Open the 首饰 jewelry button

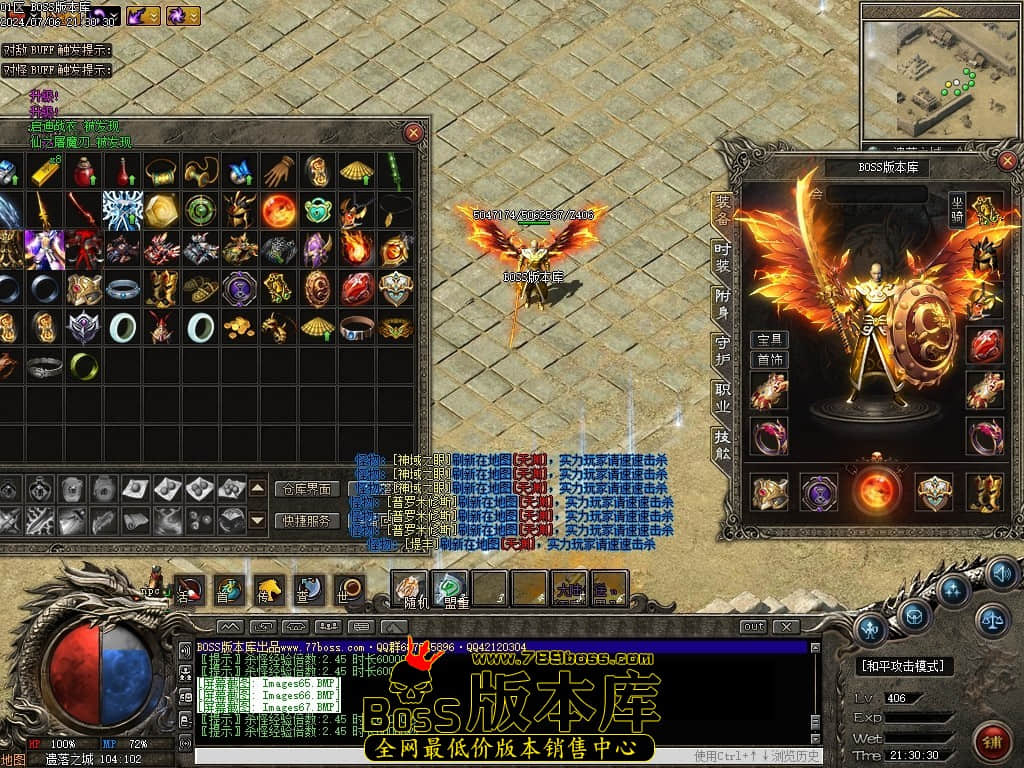click(769, 360)
